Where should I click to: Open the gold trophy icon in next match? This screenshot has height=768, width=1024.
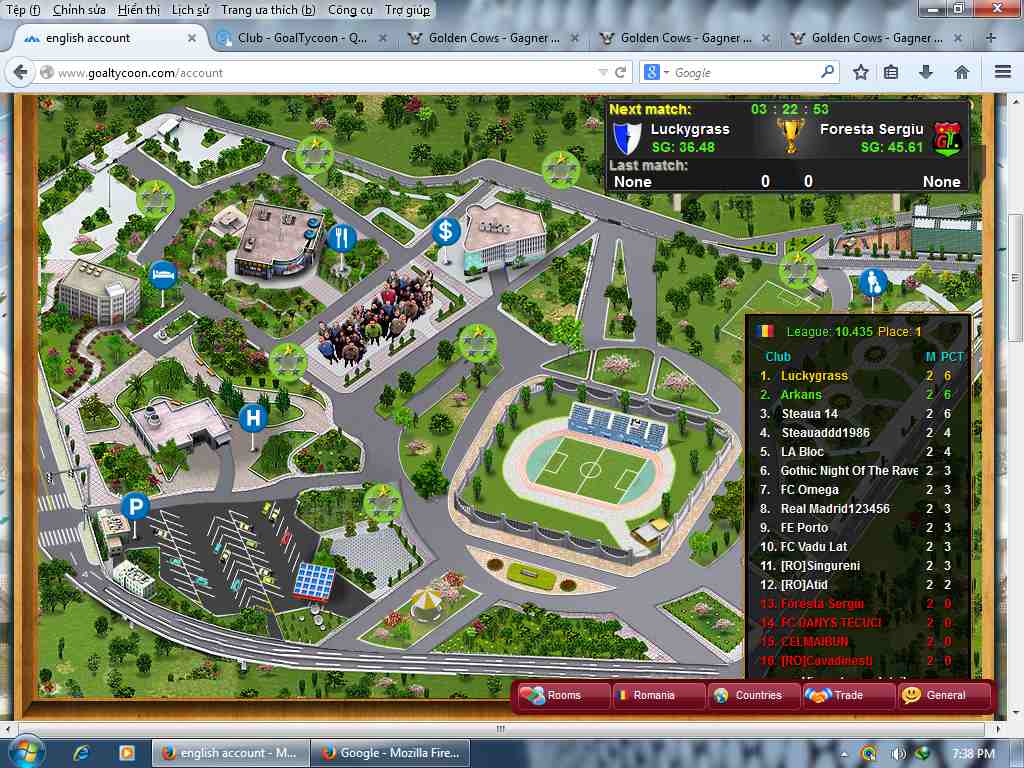coord(791,136)
